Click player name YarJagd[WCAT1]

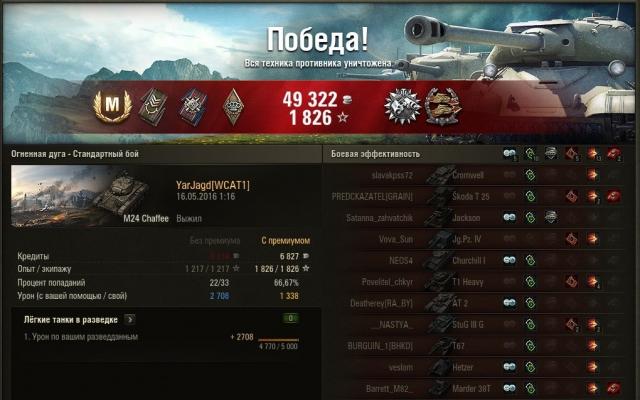coord(212,185)
